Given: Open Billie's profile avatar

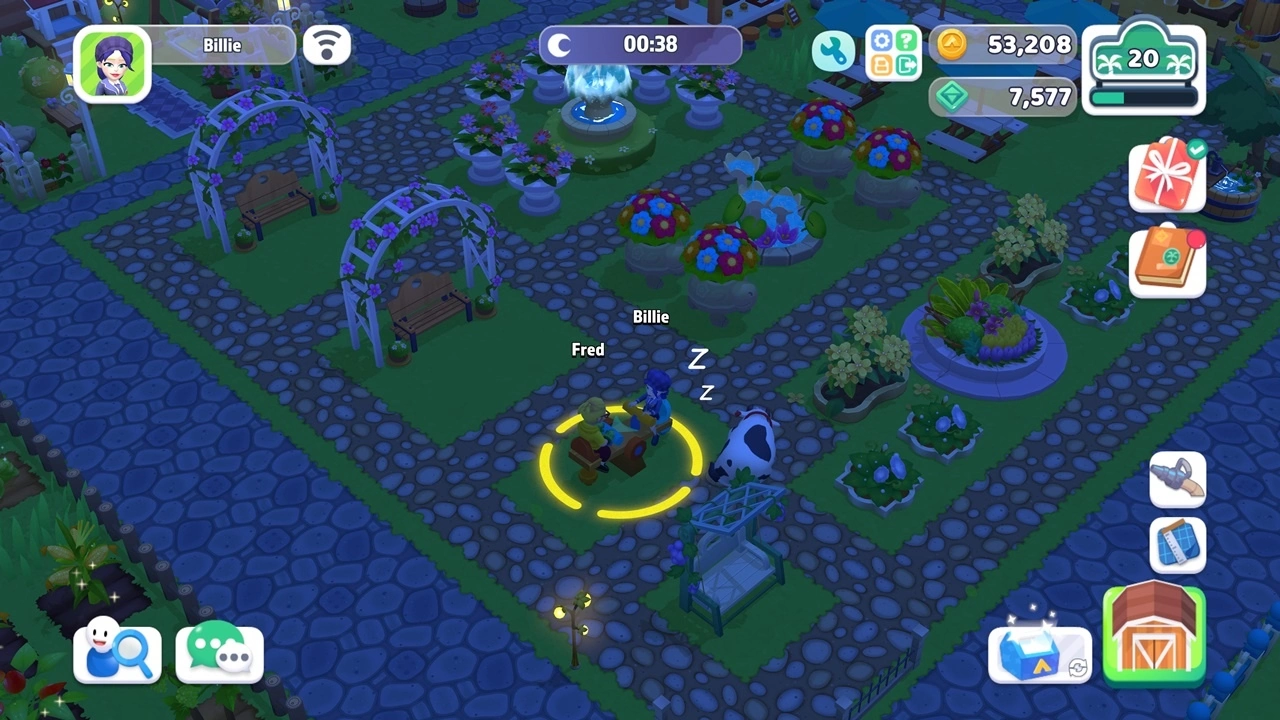Looking at the screenshot, I should (x=112, y=63).
